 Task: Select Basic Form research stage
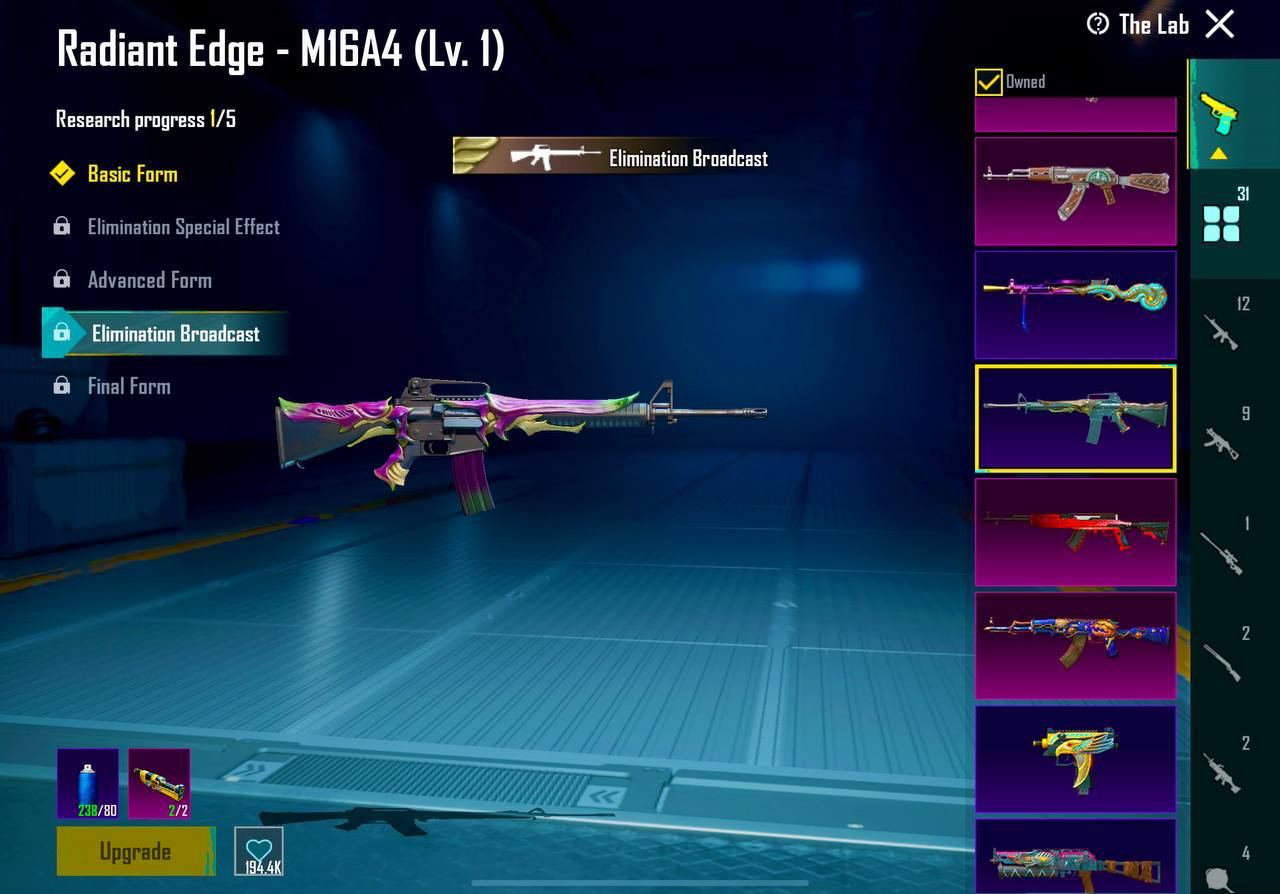pyautogui.click(x=132, y=174)
